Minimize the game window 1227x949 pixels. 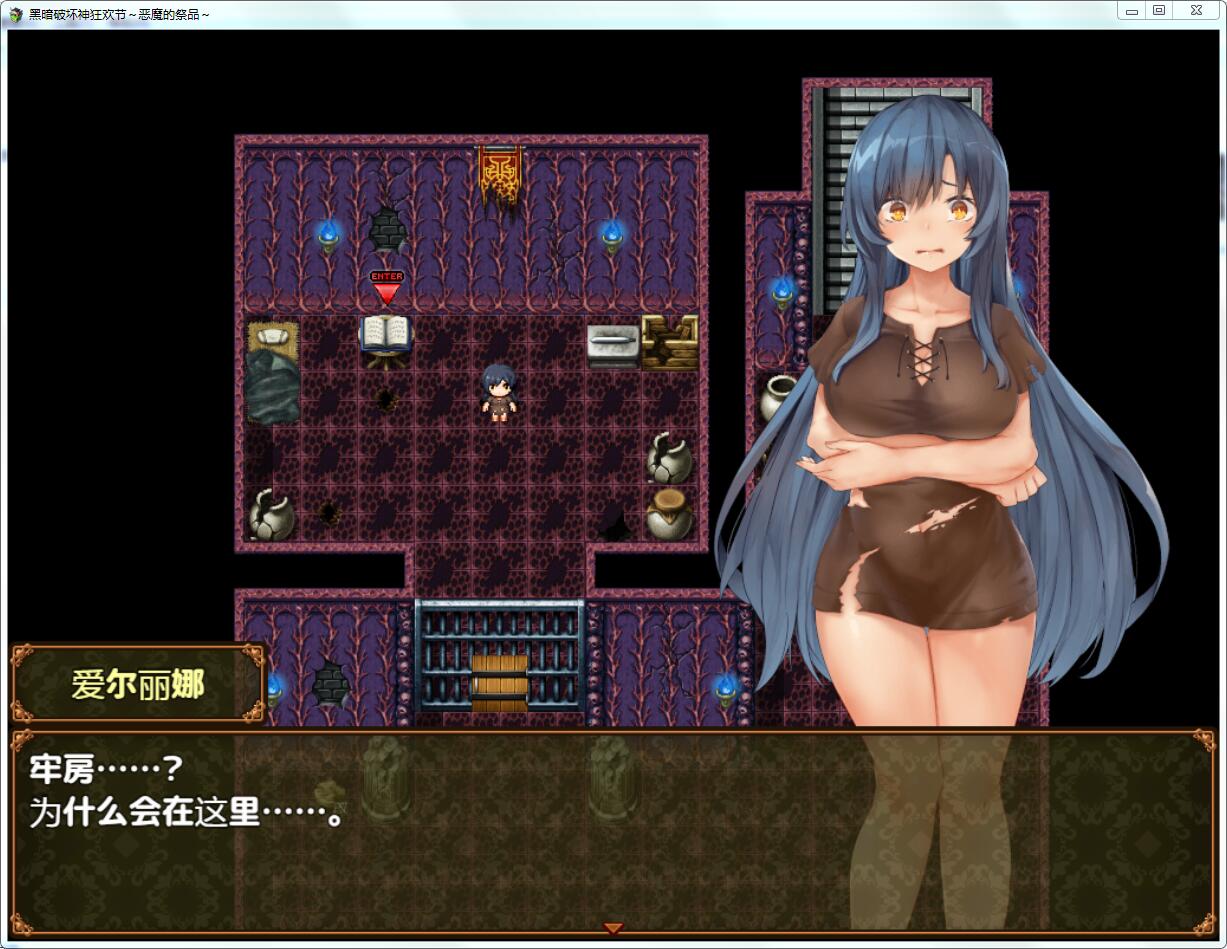[1131, 11]
